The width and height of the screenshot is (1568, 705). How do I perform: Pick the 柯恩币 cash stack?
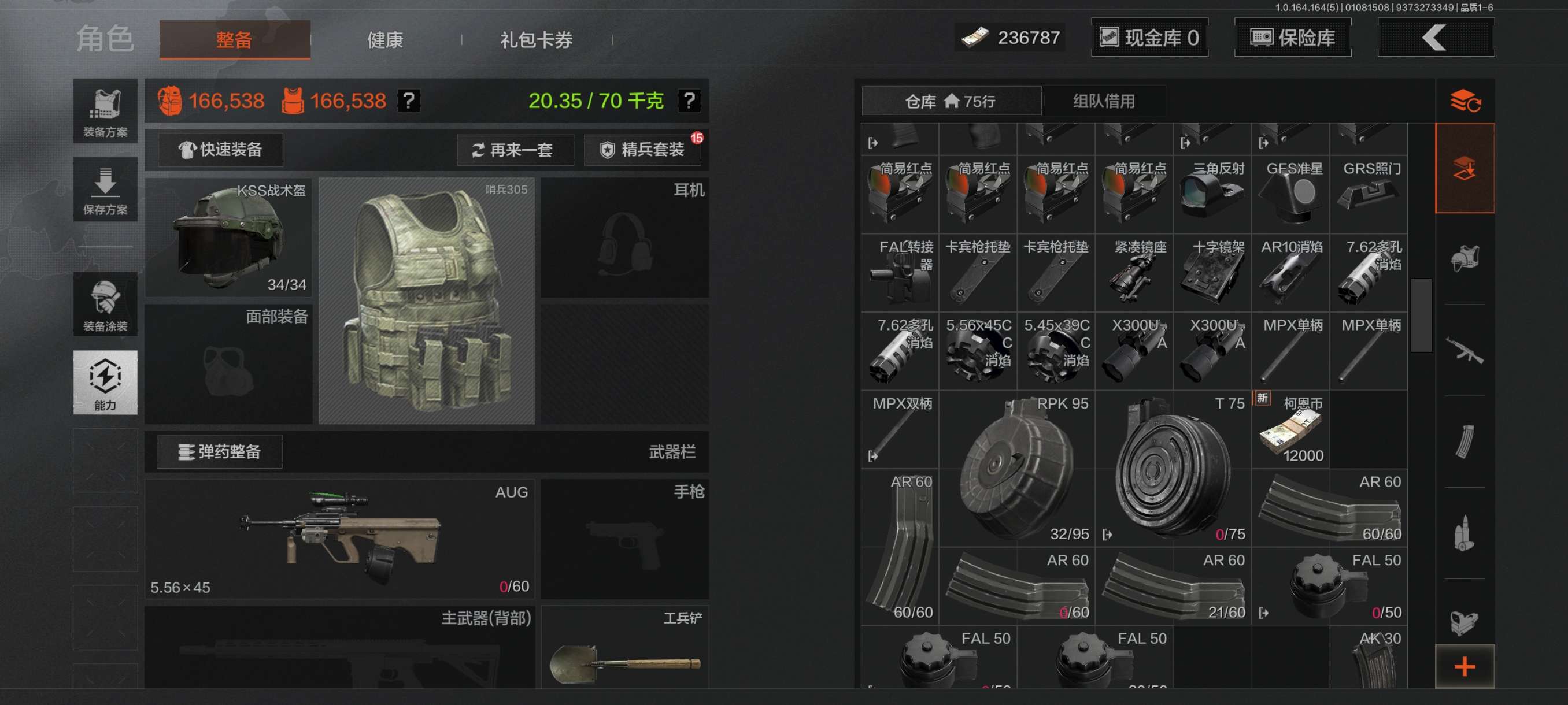click(1290, 430)
